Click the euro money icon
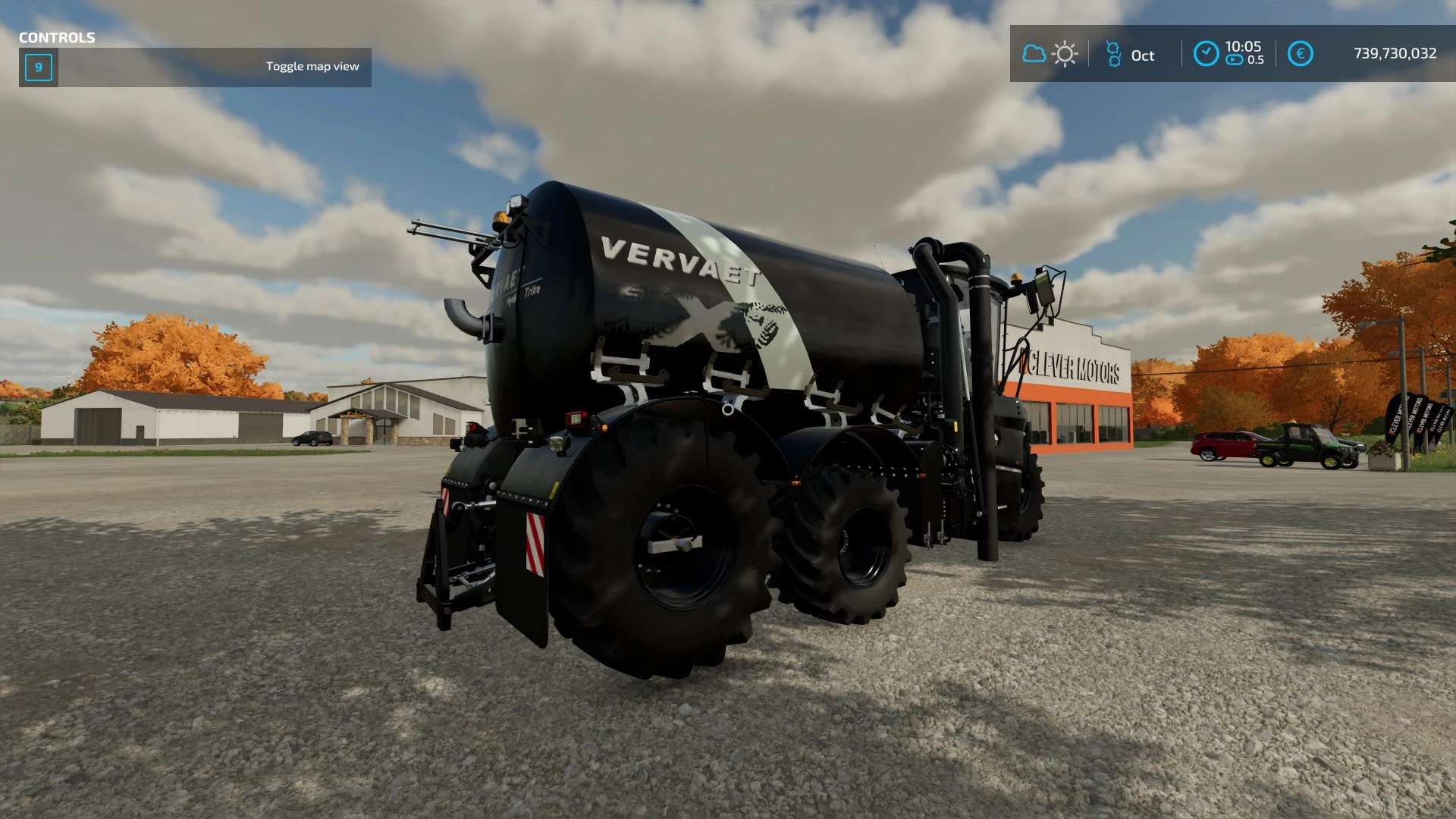 (1300, 54)
